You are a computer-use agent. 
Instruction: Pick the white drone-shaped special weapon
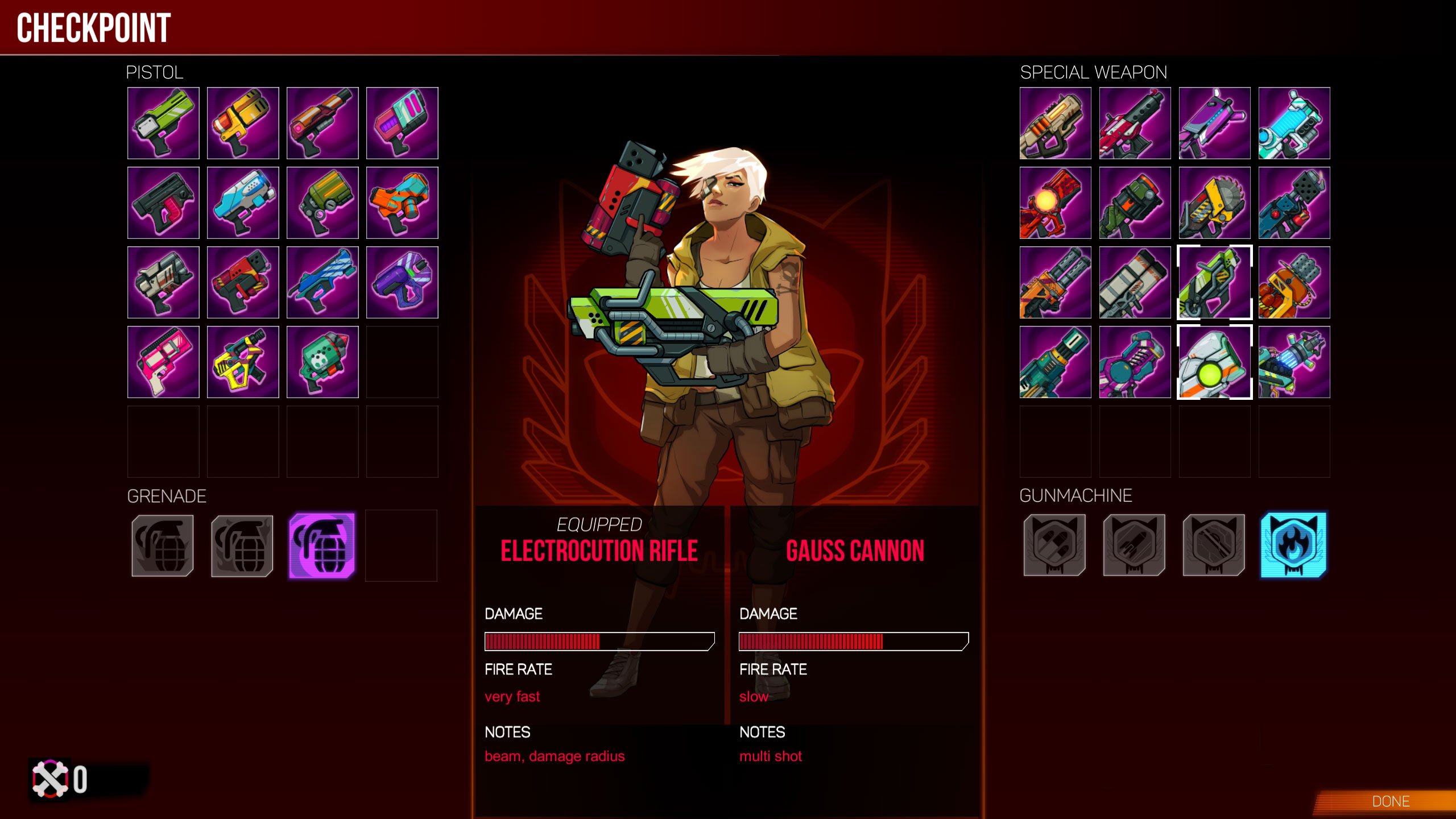1214,362
